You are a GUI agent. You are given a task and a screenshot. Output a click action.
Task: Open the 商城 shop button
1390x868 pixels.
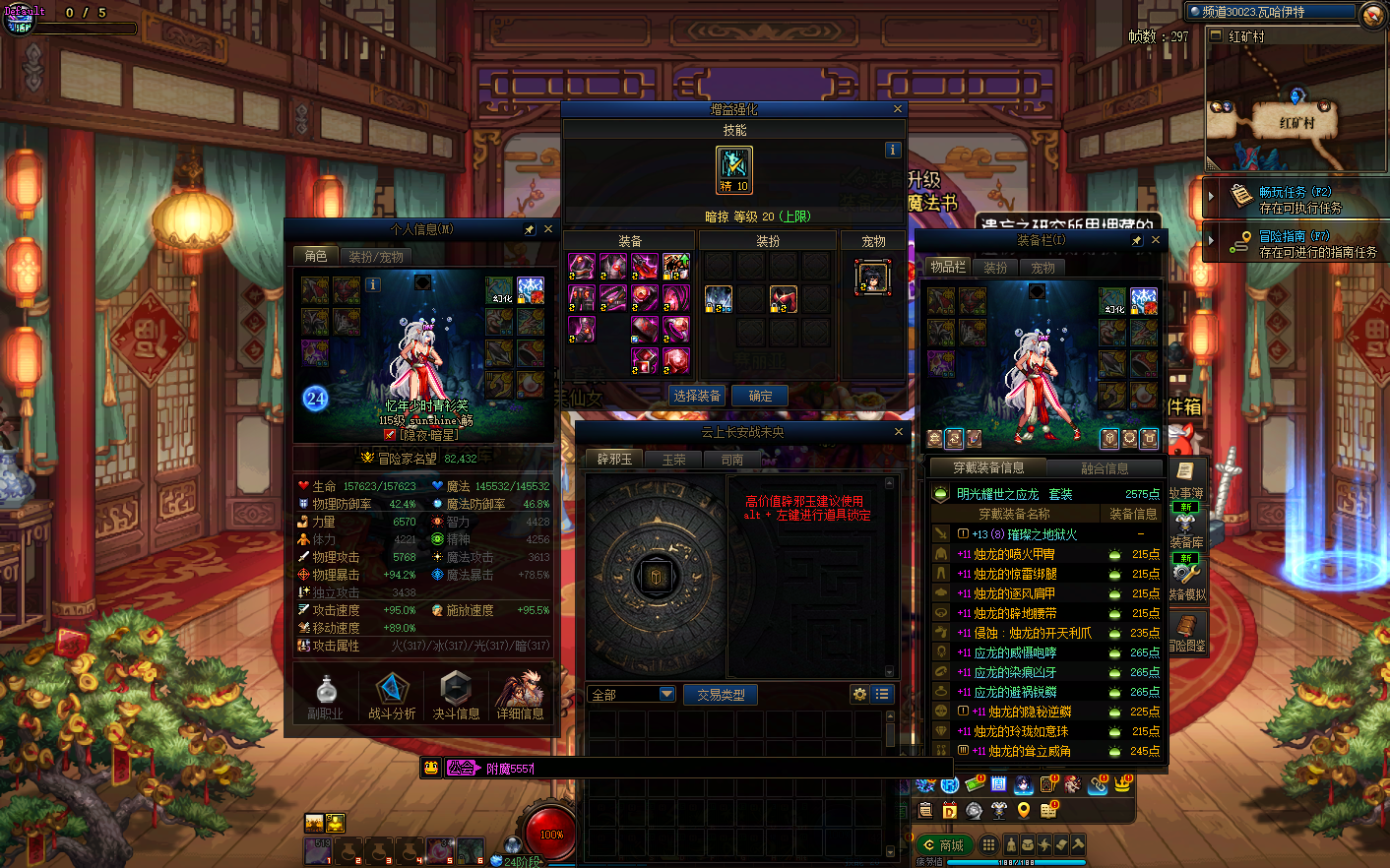tap(943, 845)
